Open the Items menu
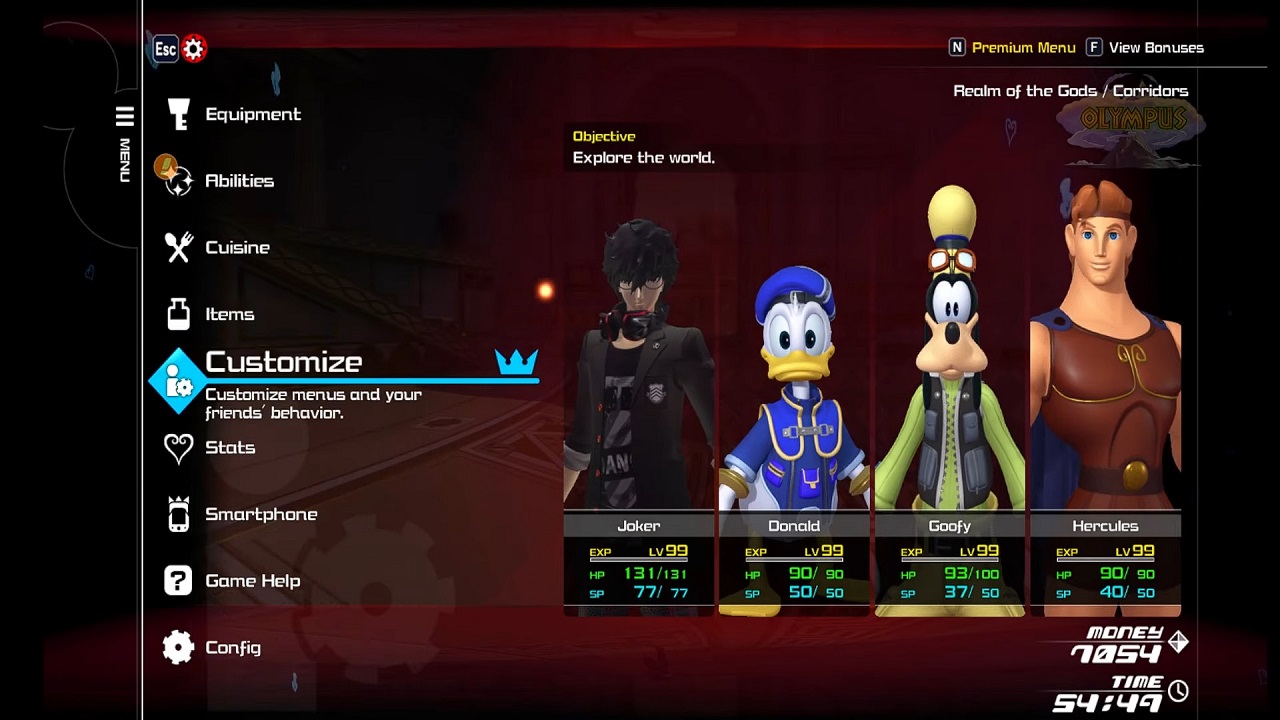The image size is (1280, 720). 229,314
